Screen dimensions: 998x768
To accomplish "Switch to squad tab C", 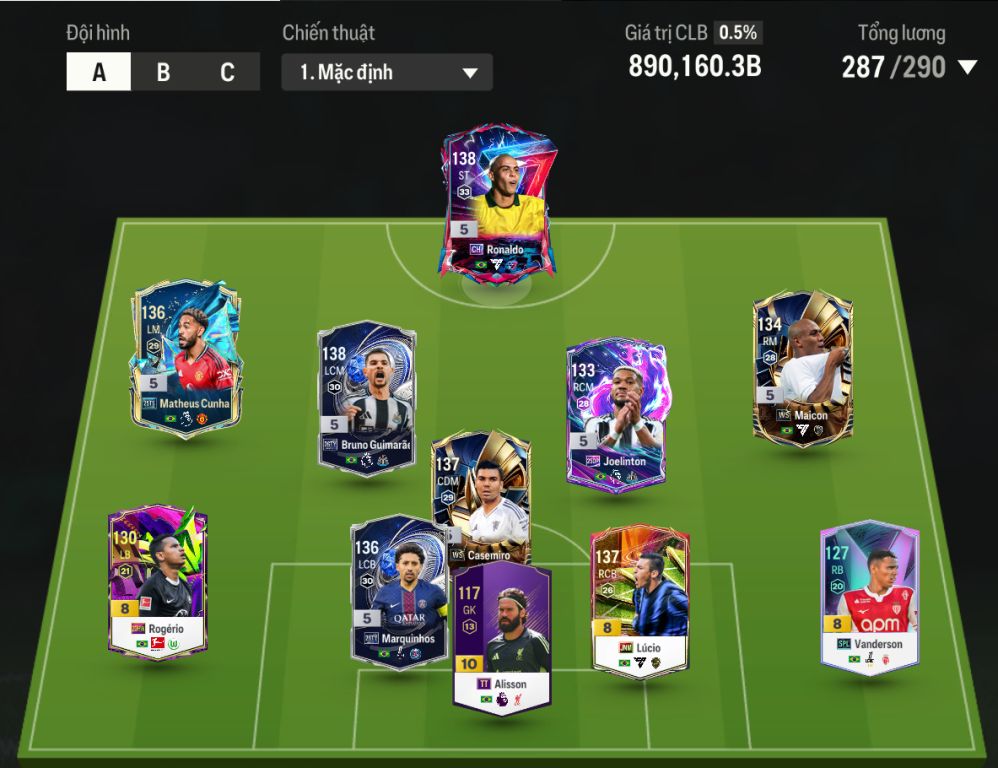I will 227,73.
